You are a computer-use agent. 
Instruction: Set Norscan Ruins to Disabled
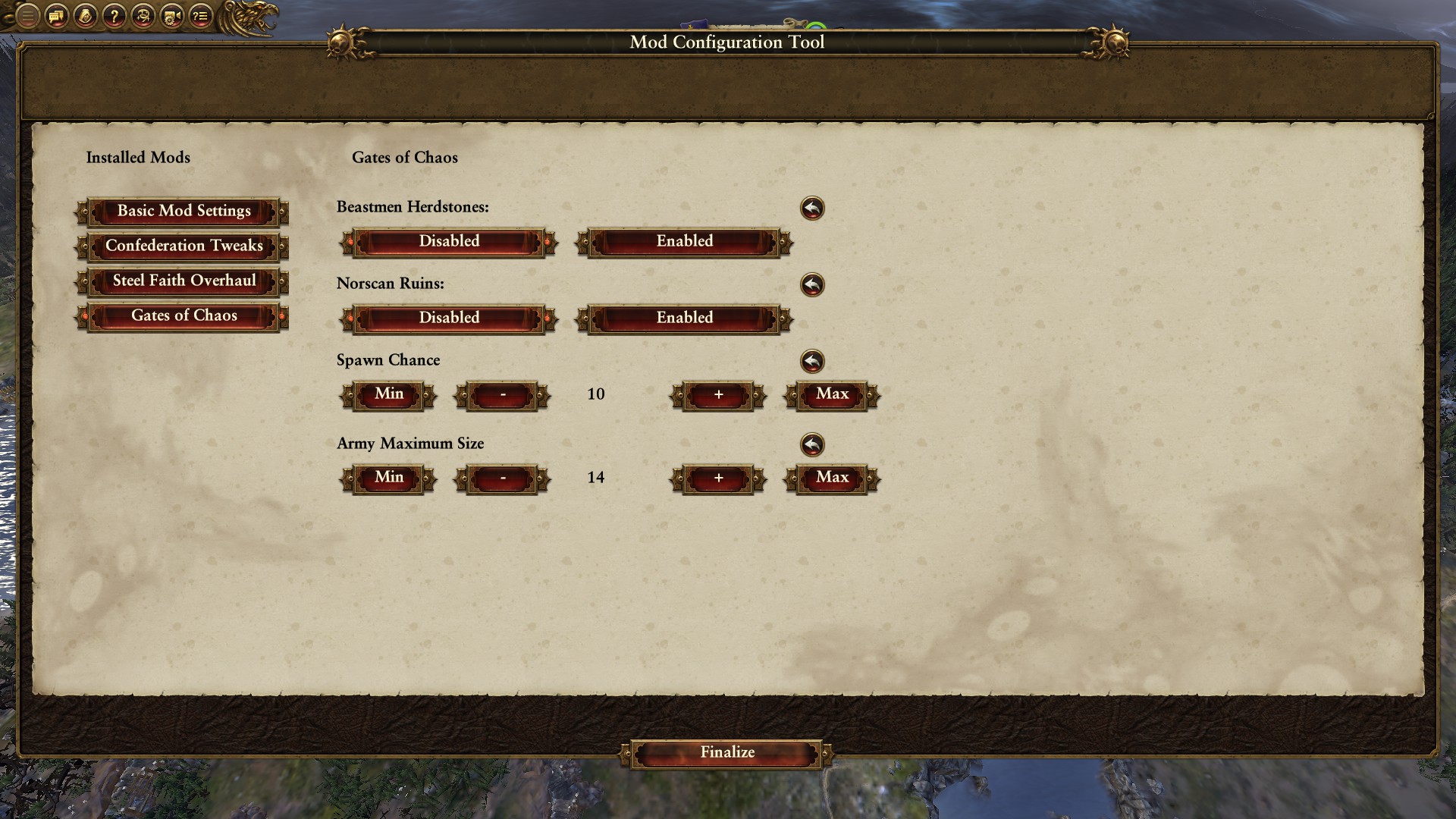click(449, 318)
